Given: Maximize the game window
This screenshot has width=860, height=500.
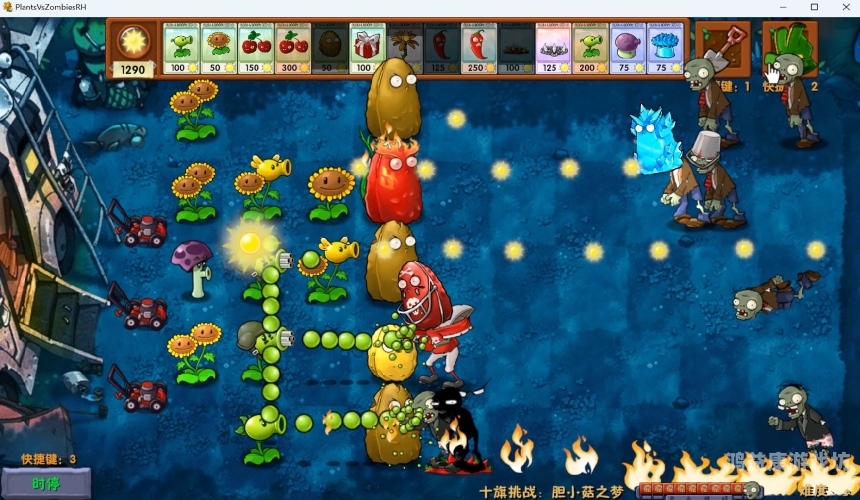Looking at the screenshot, I should (x=814, y=7).
